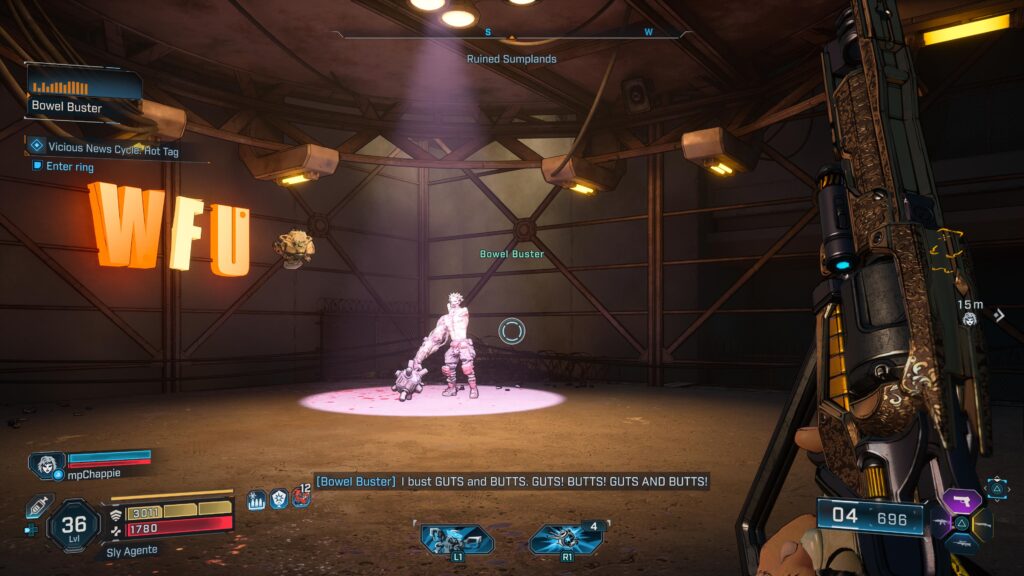
Task: Inspect the snowflake shield buff icon
Action: click(279, 498)
